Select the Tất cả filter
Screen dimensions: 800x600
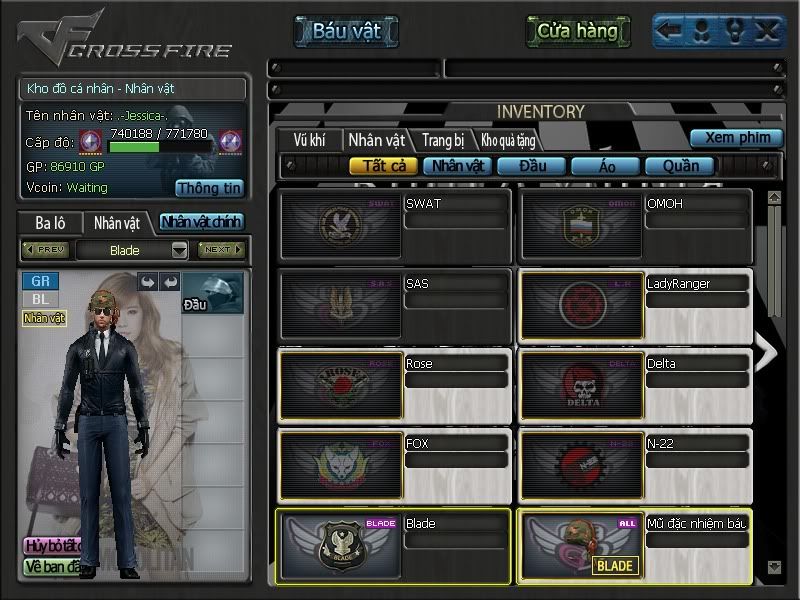(x=383, y=166)
